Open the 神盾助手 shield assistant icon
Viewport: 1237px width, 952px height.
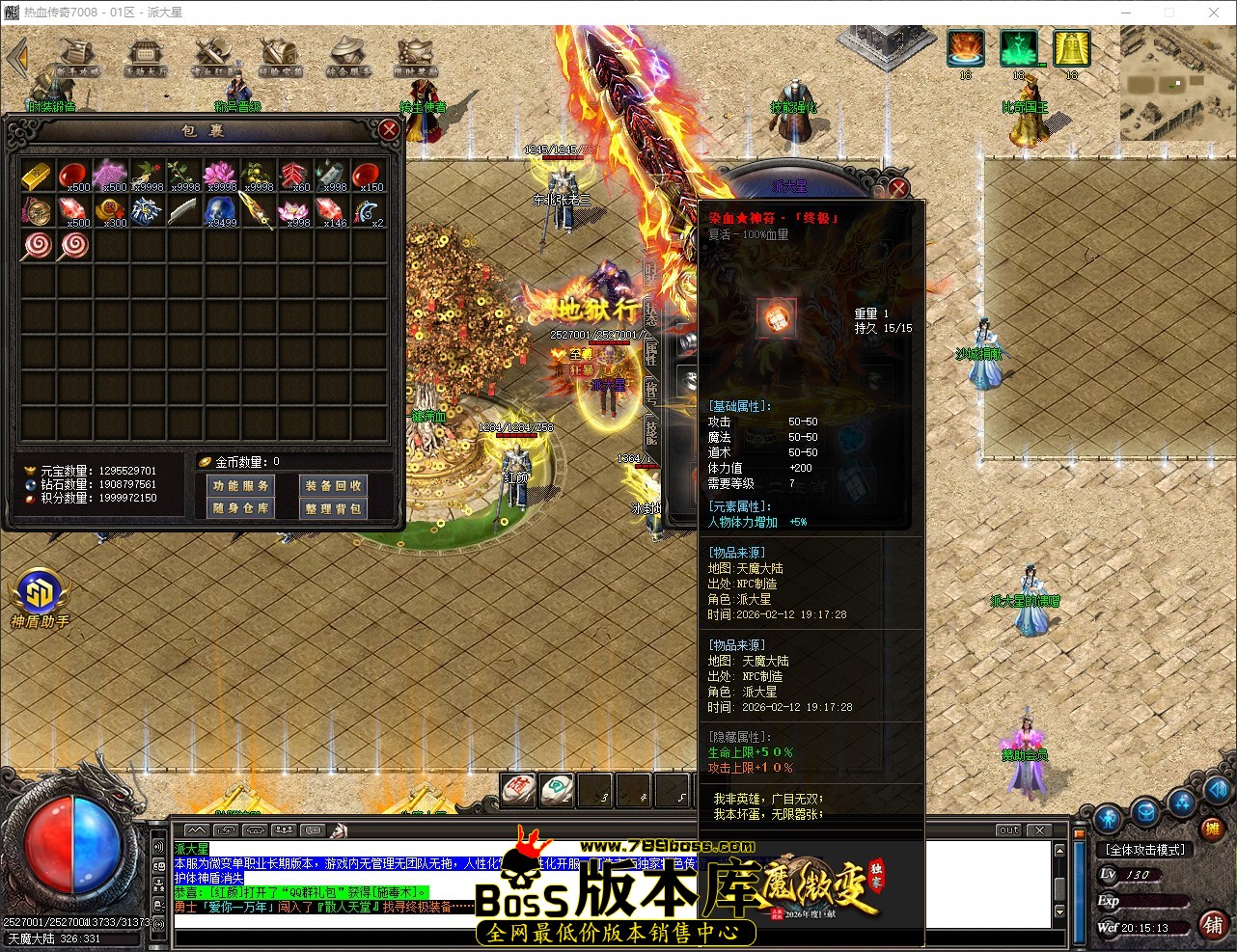(39, 593)
